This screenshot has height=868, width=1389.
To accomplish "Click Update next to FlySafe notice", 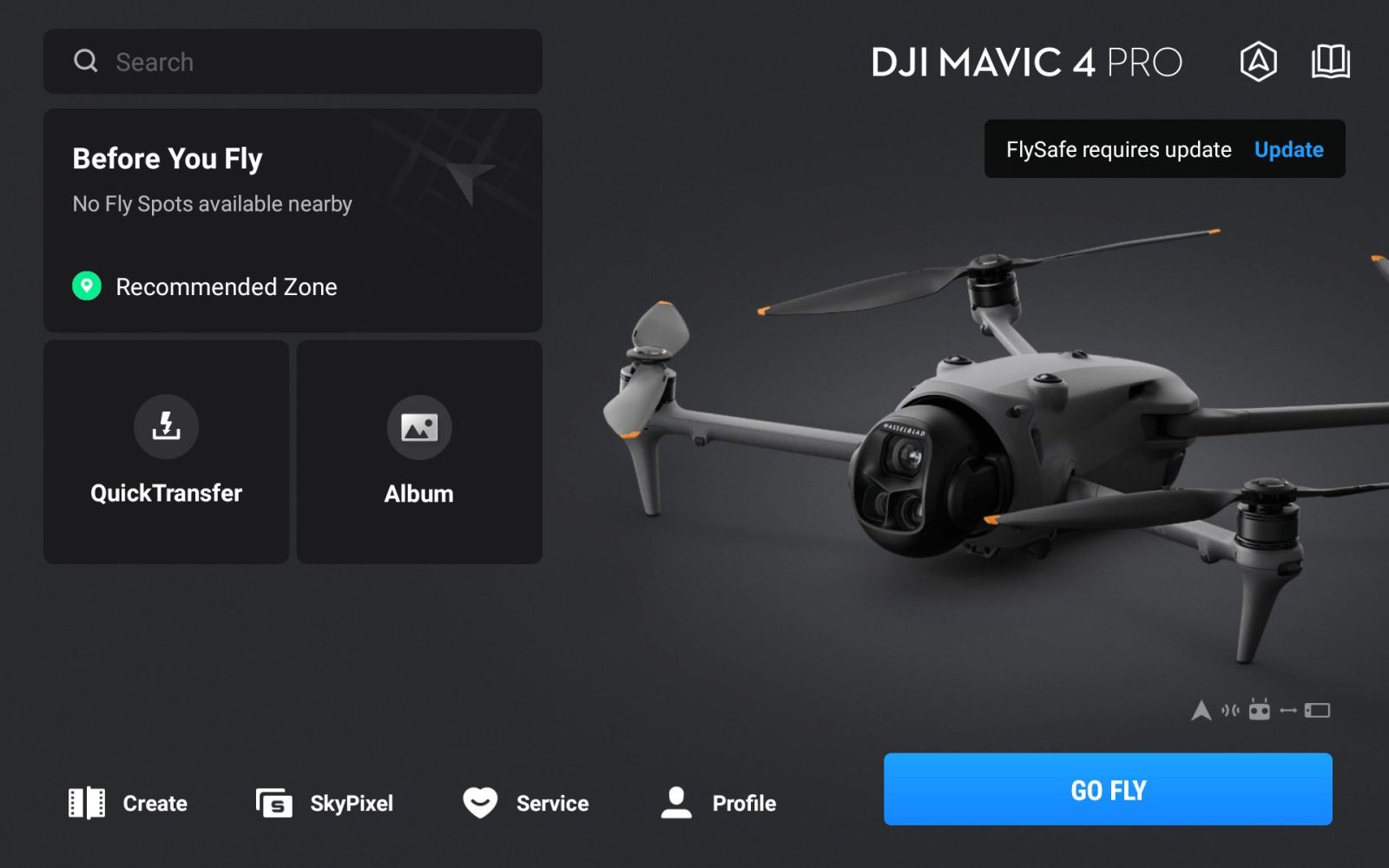I will pos(1289,149).
